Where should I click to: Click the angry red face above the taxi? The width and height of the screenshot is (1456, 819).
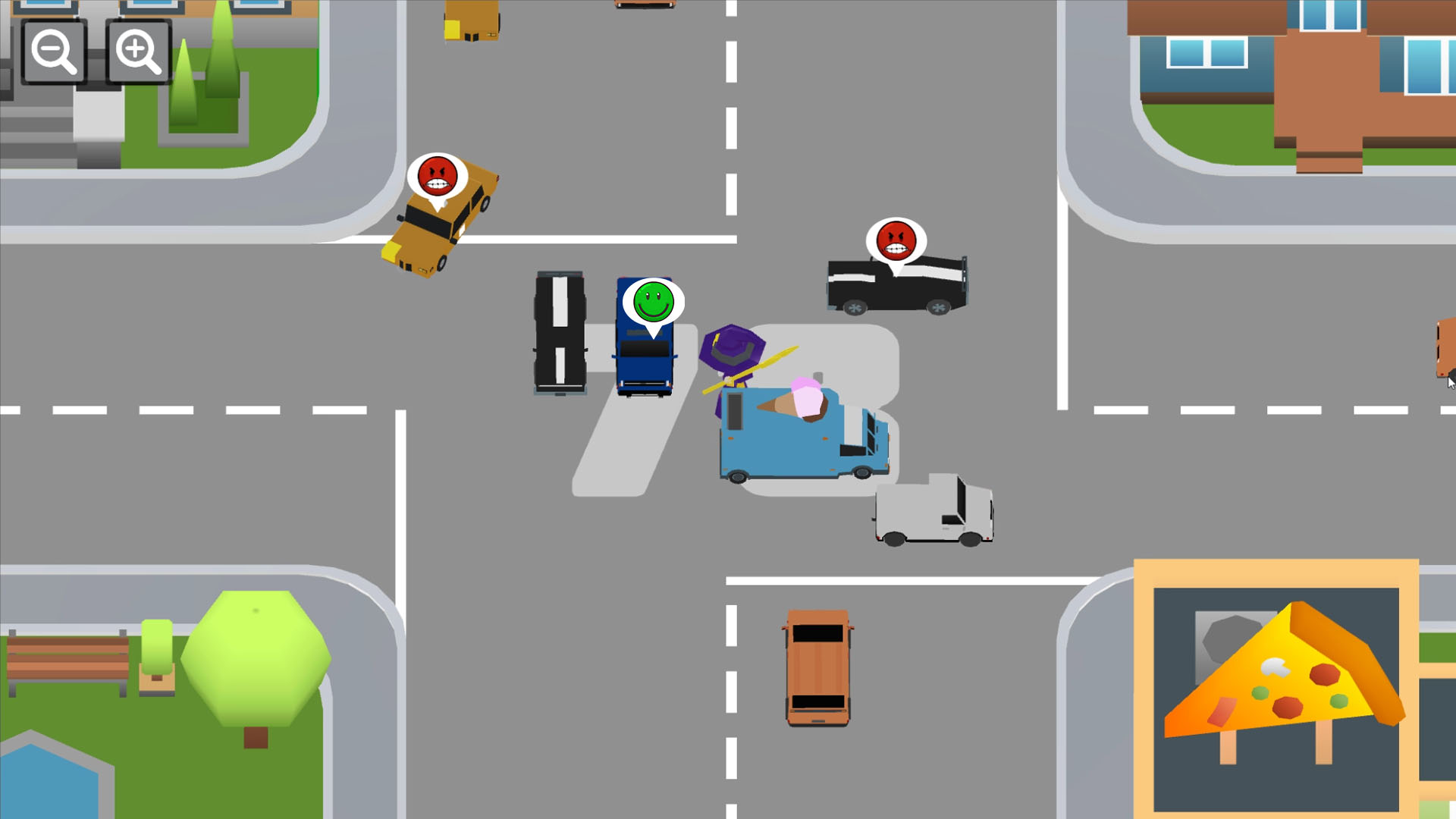click(438, 176)
